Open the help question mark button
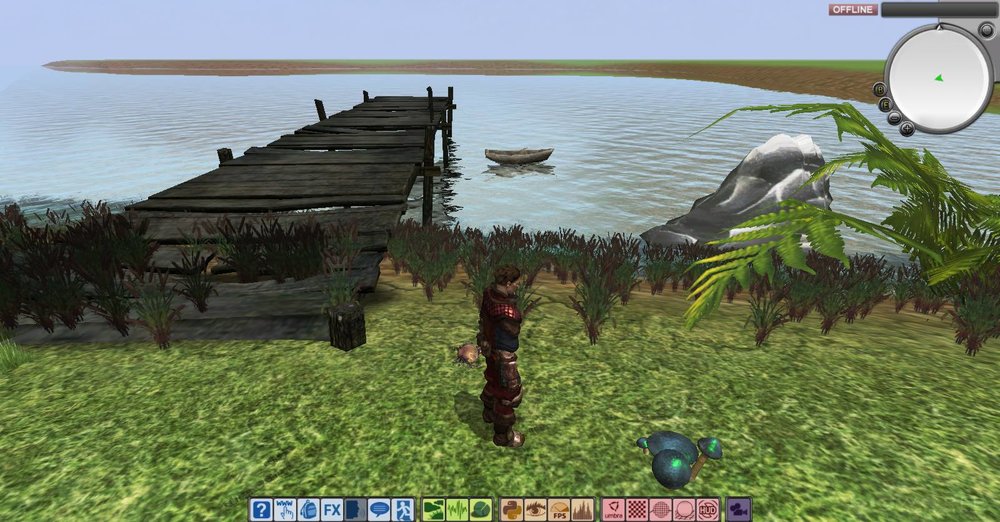The height and width of the screenshot is (522, 1000). pos(261,510)
